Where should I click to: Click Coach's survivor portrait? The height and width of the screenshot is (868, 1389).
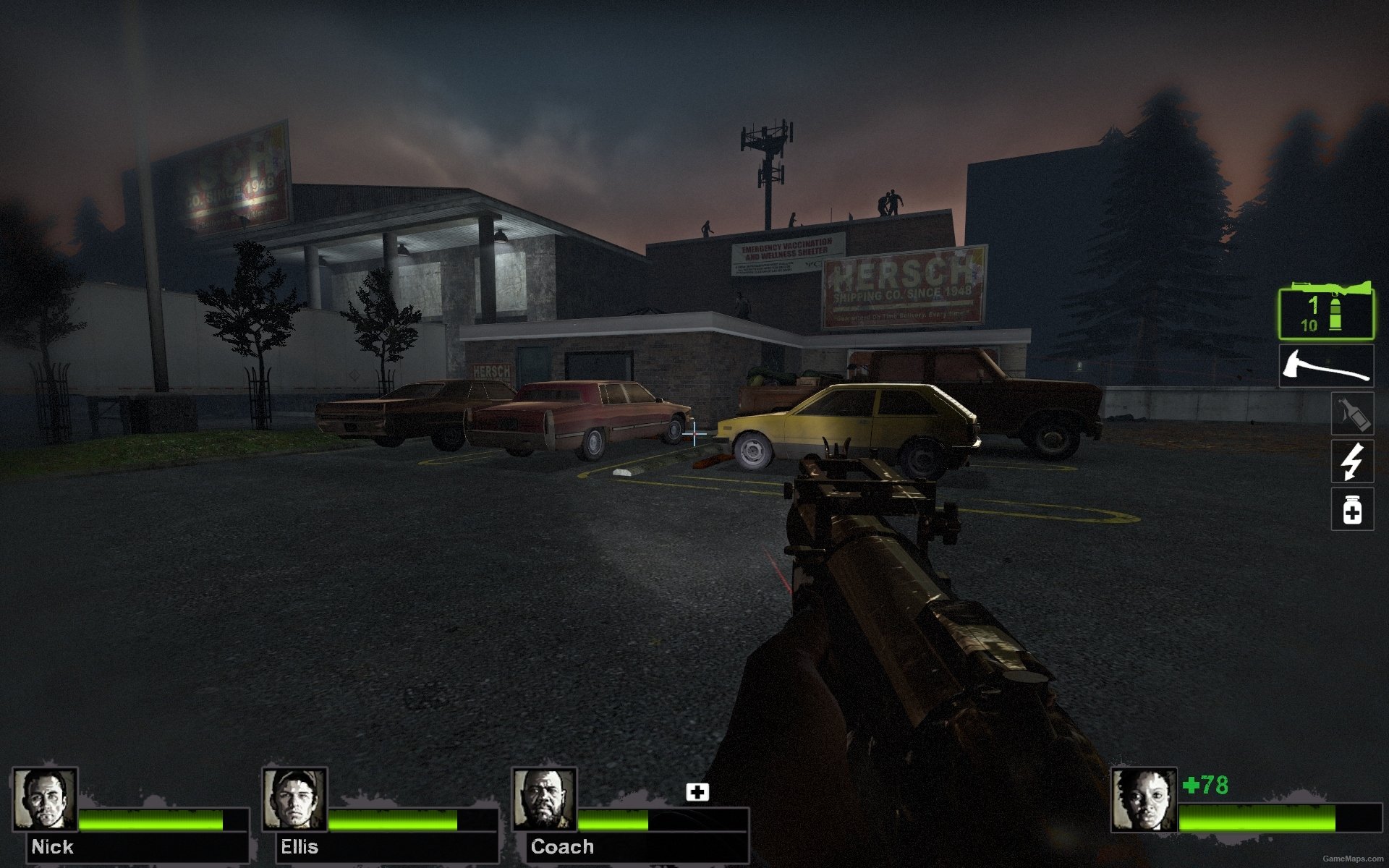[544, 799]
